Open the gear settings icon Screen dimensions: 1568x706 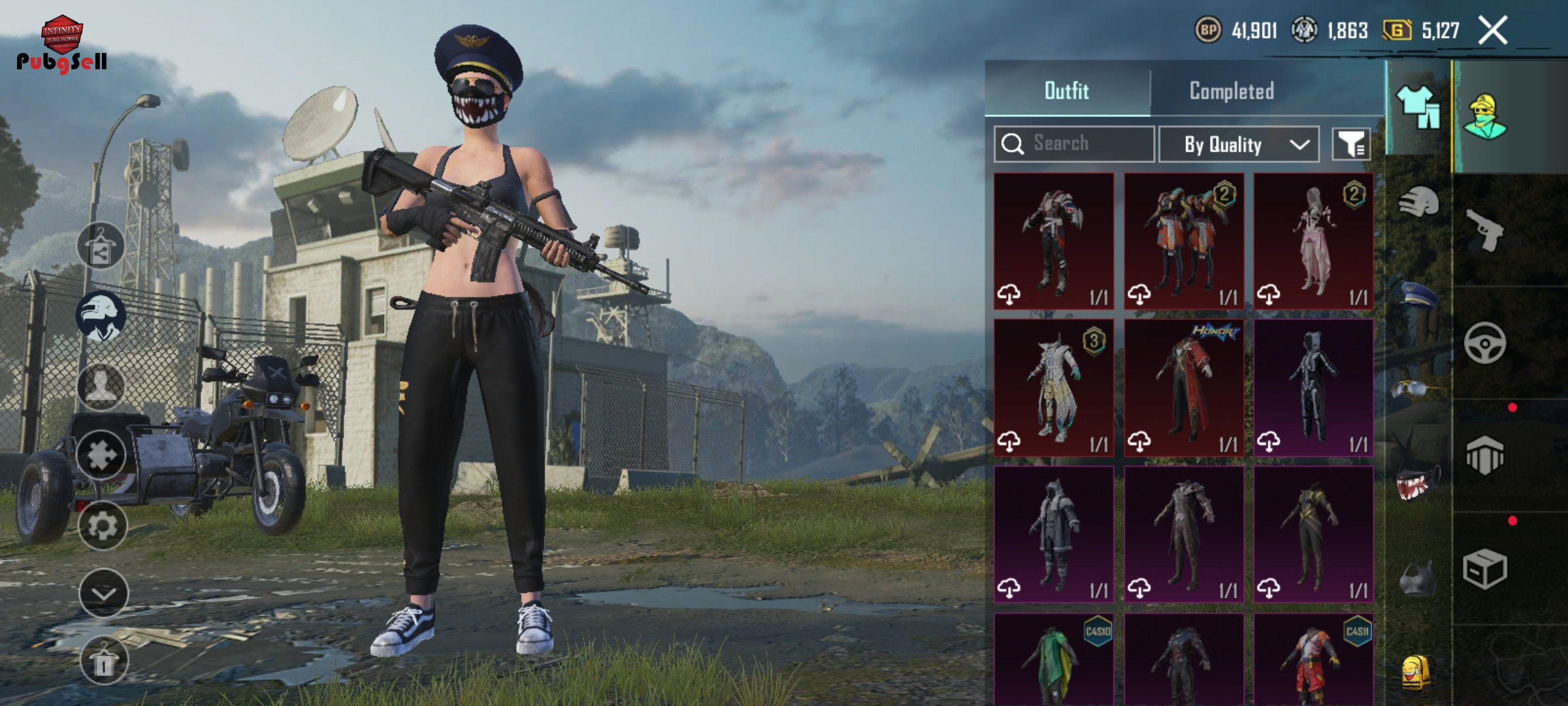point(103,526)
